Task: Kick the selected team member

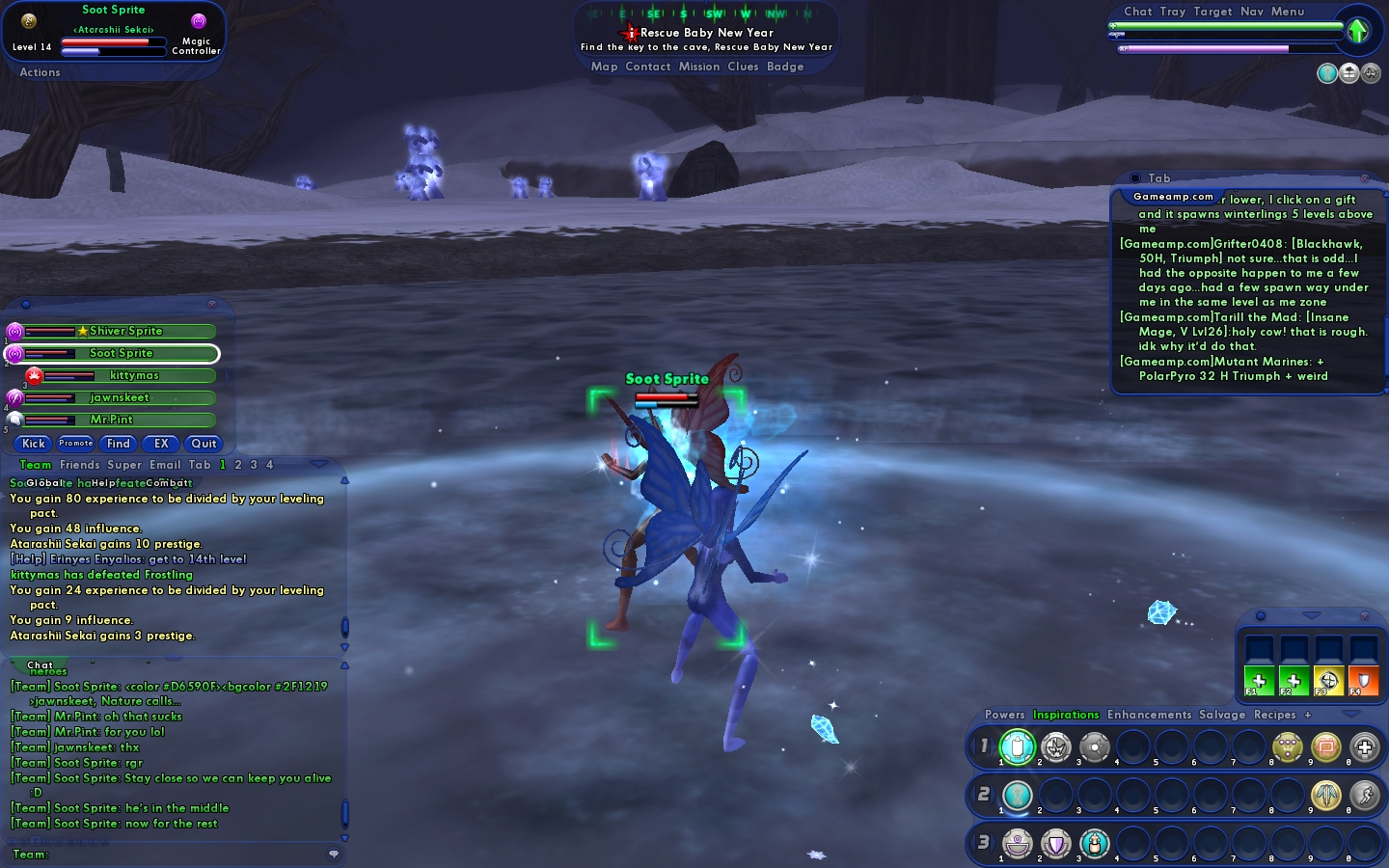Action: (x=34, y=444)
